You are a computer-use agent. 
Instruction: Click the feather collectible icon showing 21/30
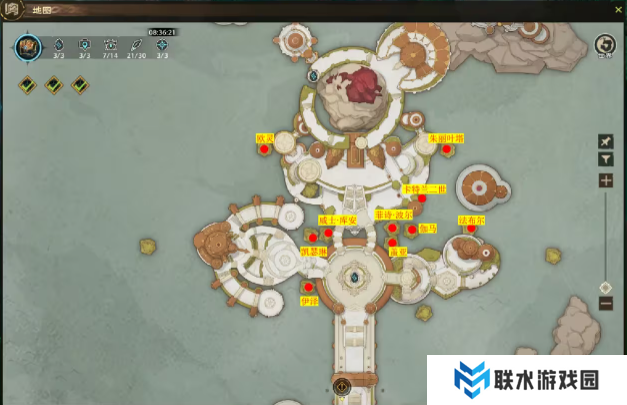136,45
